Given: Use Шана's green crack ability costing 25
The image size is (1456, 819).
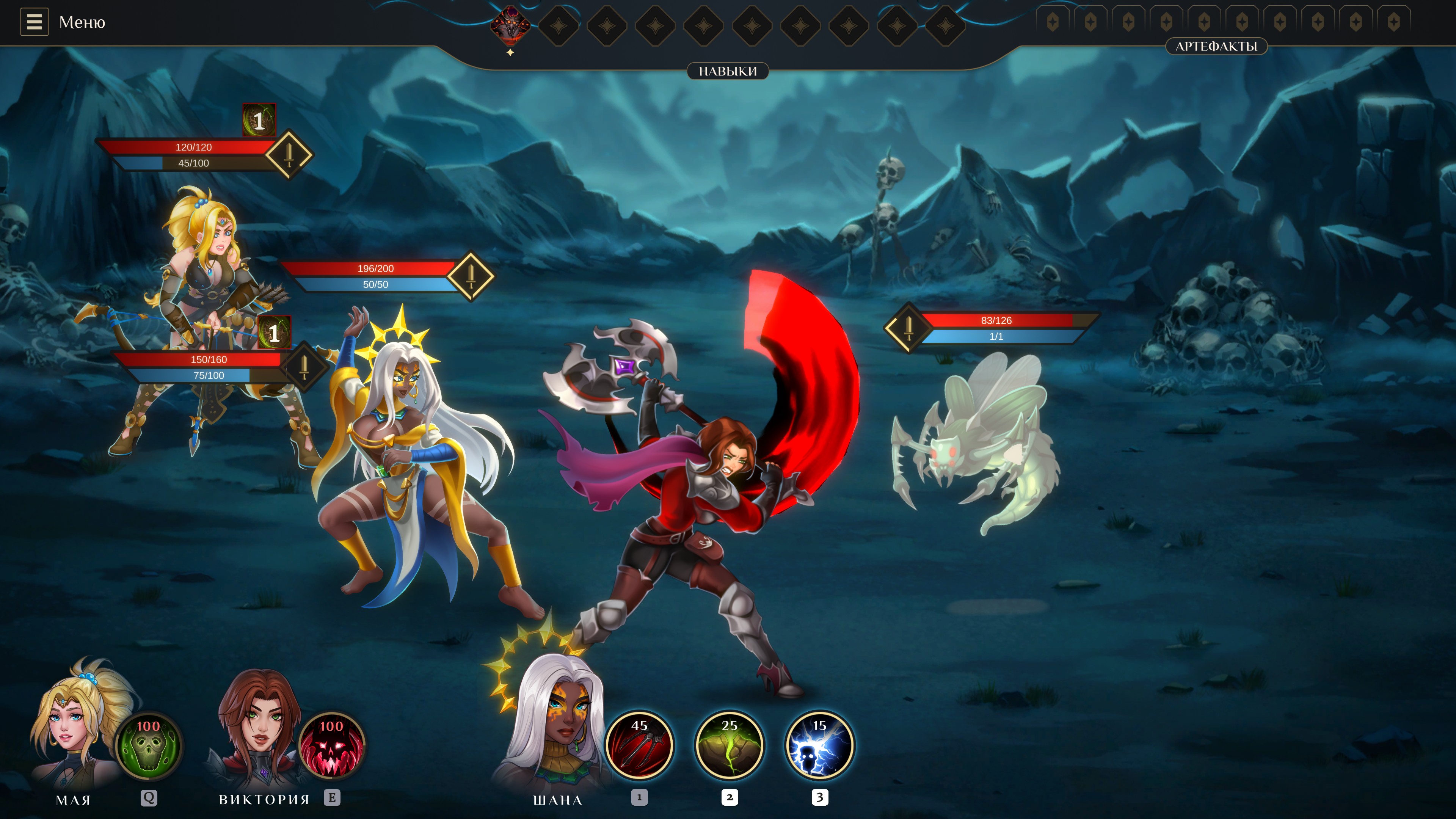Looking at the screenshot, I should point(729,745).
